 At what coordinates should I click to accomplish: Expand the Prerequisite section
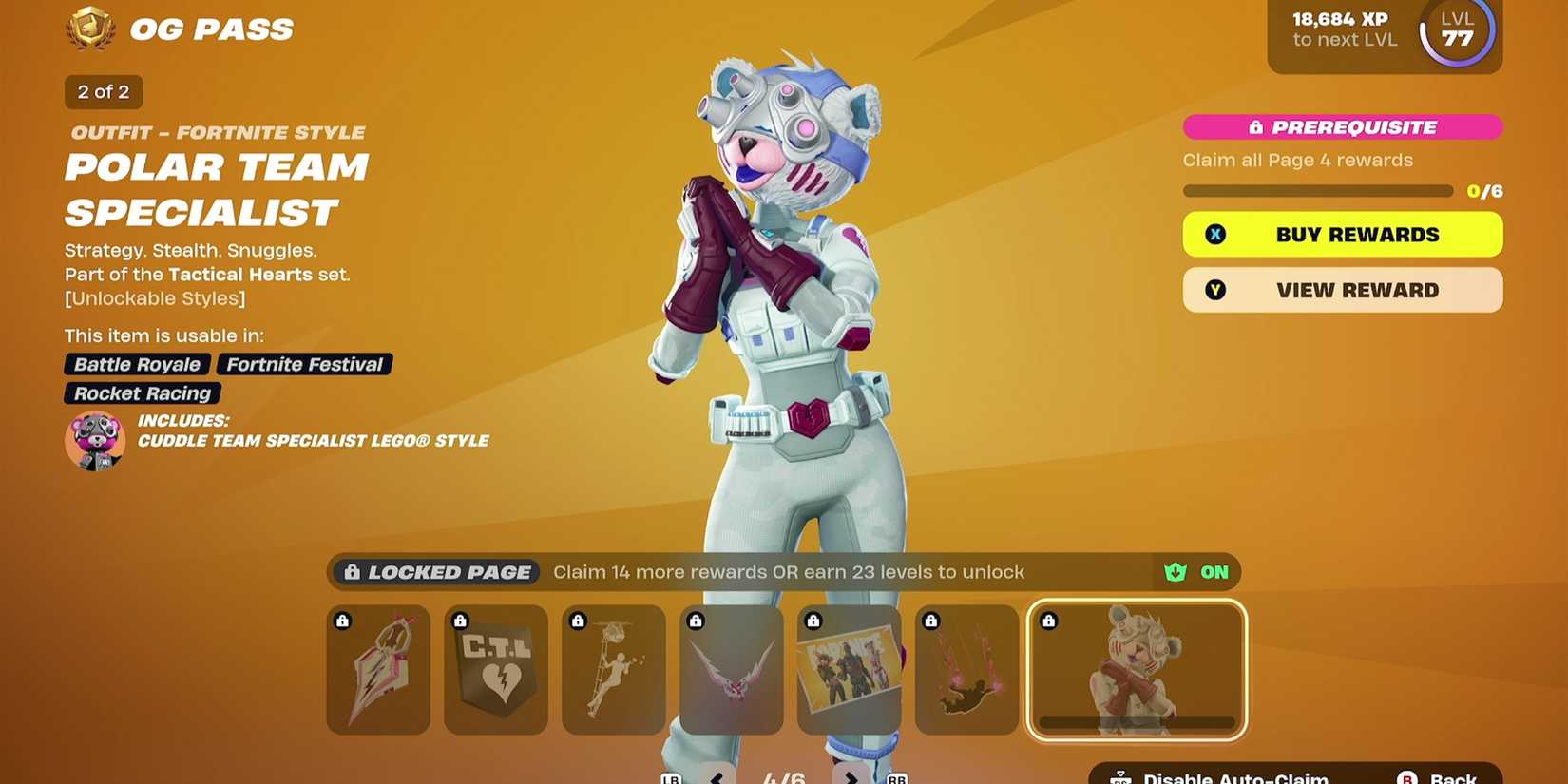pyautogui.click(x=1342, y=126)
